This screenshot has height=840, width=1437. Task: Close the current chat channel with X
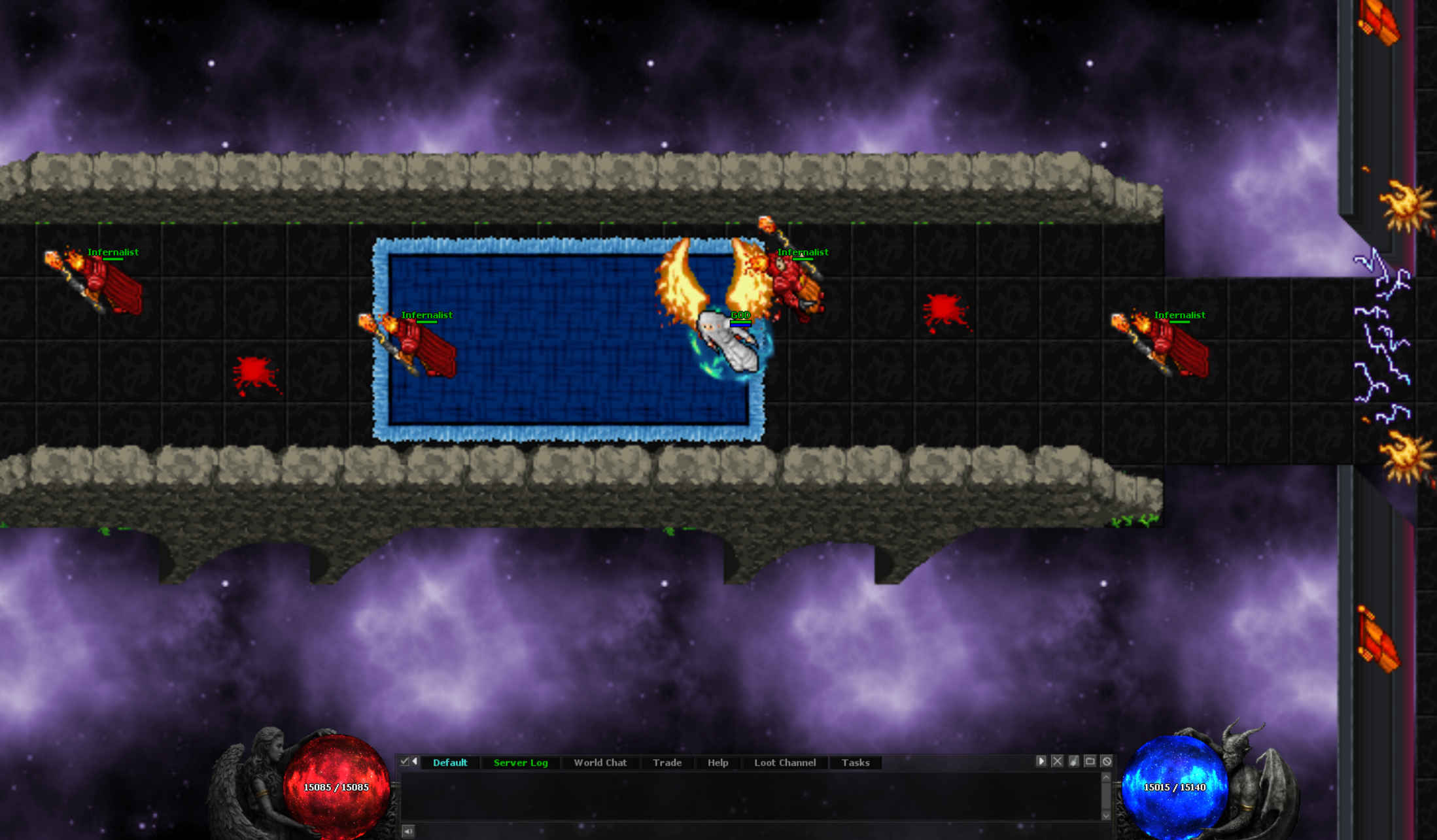[x=1057, y=762]
